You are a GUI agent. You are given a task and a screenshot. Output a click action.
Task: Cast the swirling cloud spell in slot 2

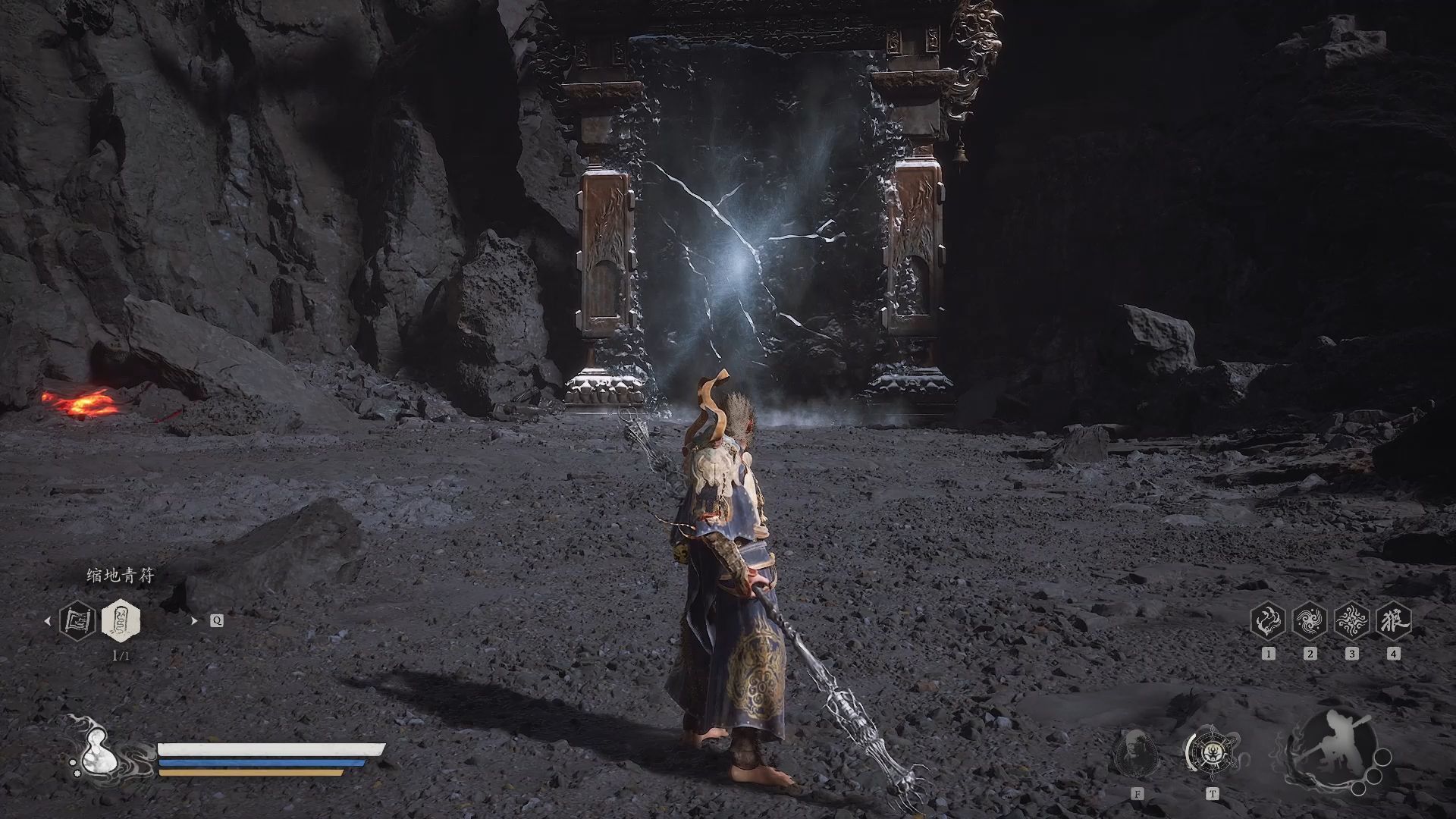click(x=1310, y=621)
